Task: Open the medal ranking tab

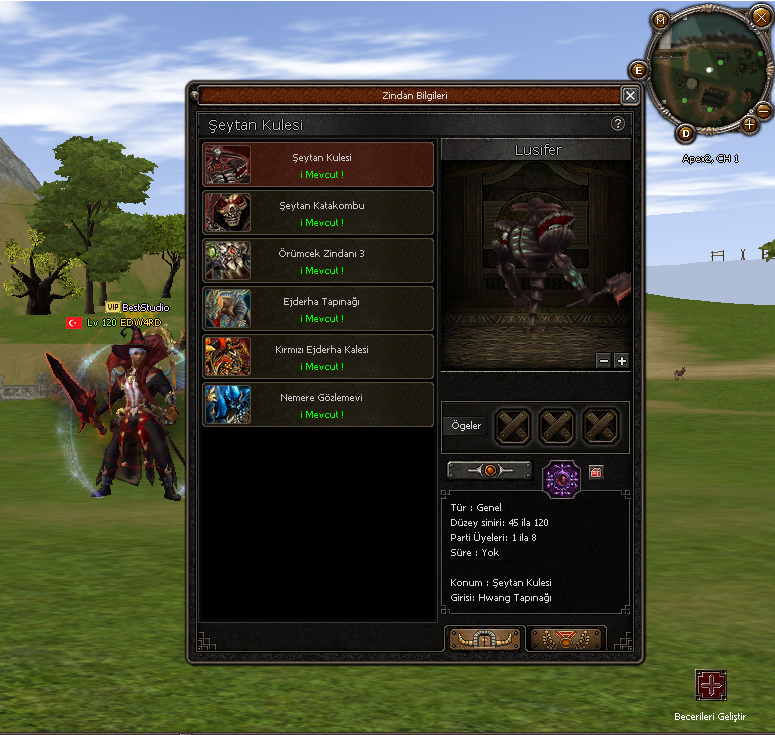Action: 566,639
